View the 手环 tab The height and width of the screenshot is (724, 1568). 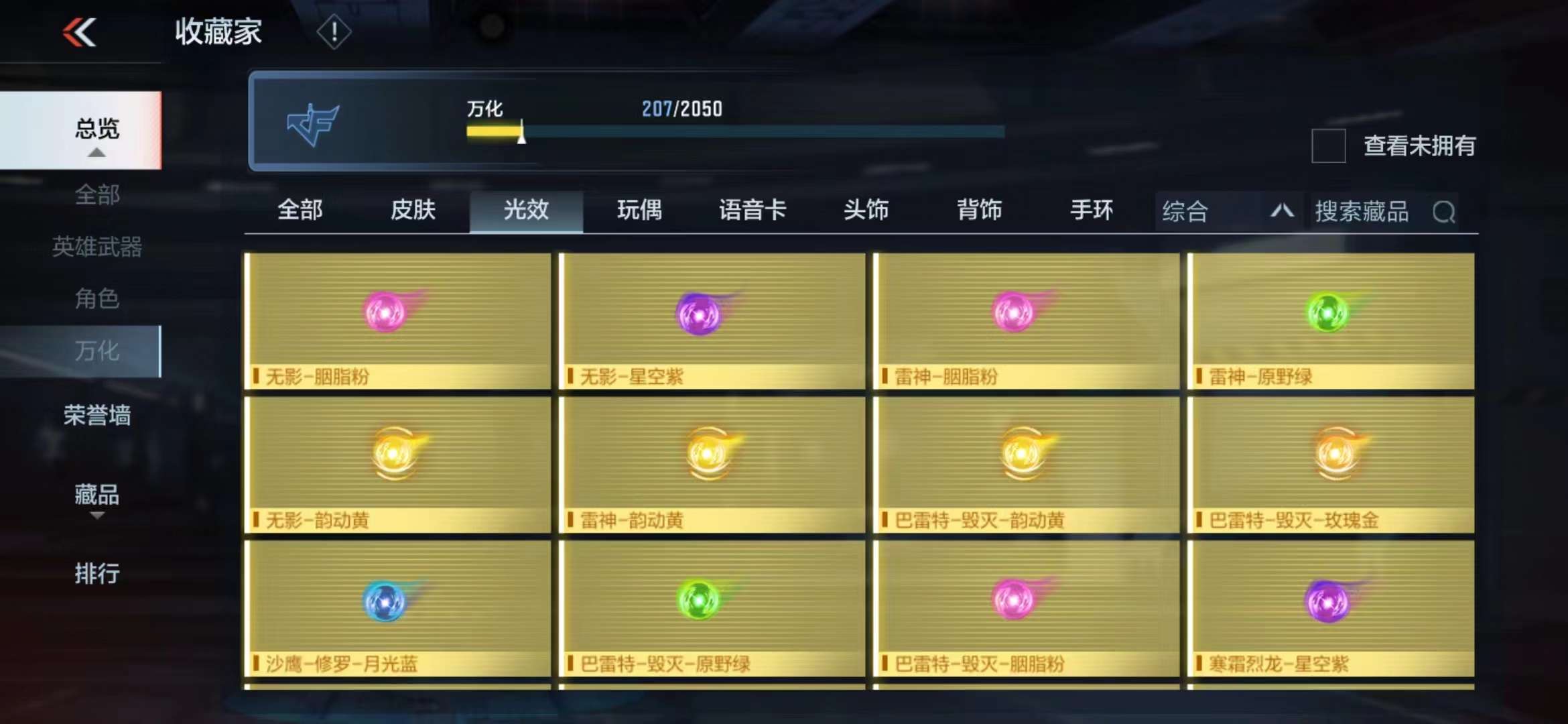1092,210
